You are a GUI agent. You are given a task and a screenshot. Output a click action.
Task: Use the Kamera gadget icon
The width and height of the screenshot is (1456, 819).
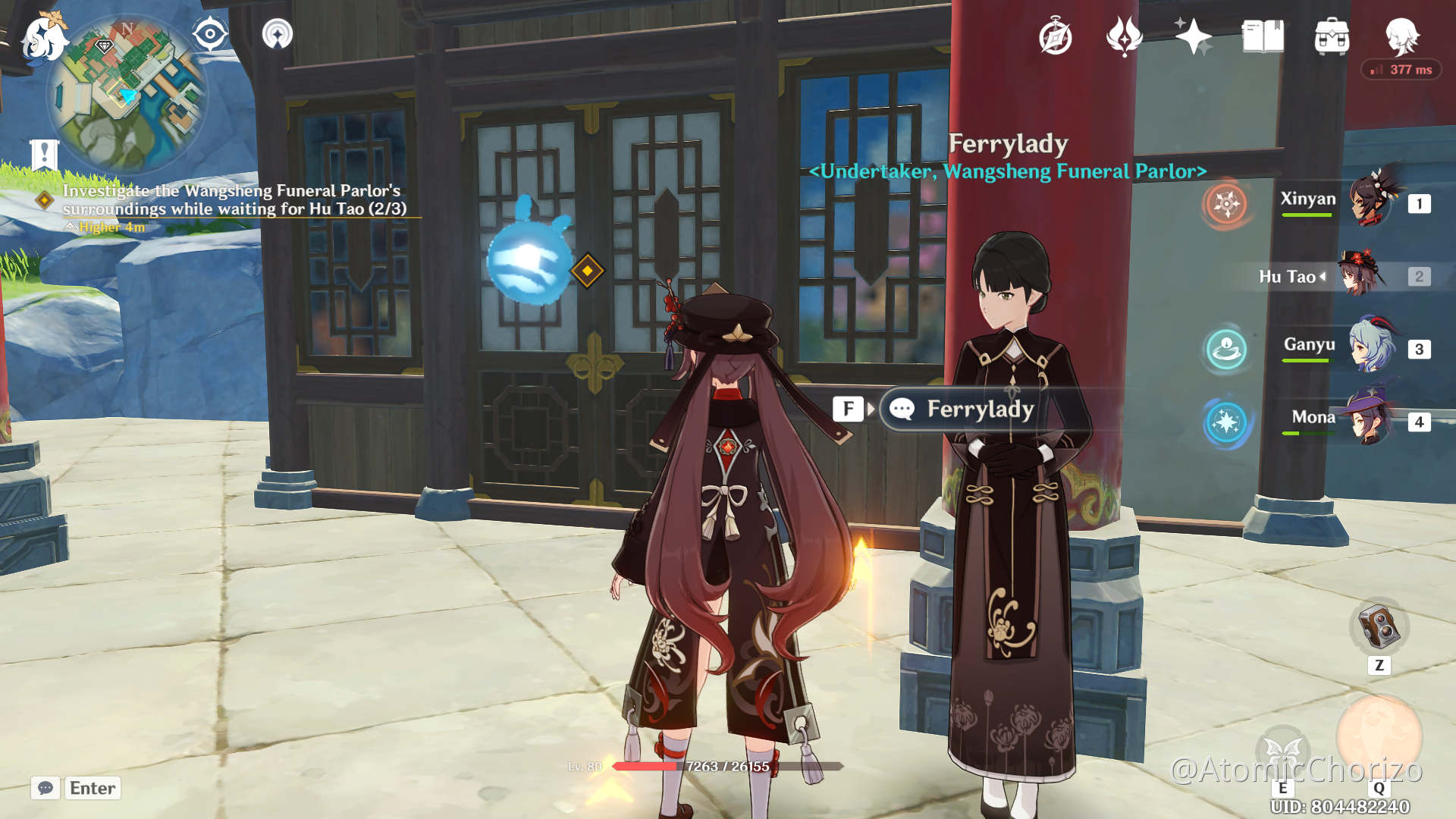[1379, 628]
